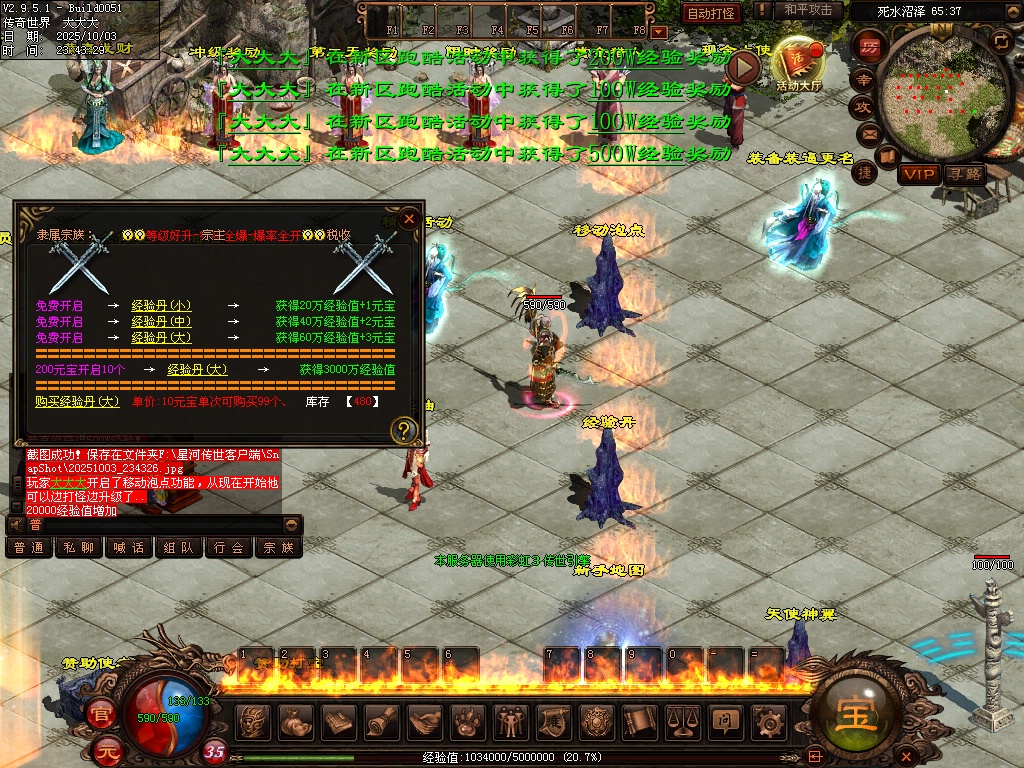Image resolution: width=1024 pixels, height=768 pixels.
Task: Close the experience pill dialog
Action: [x=408, y=219]
